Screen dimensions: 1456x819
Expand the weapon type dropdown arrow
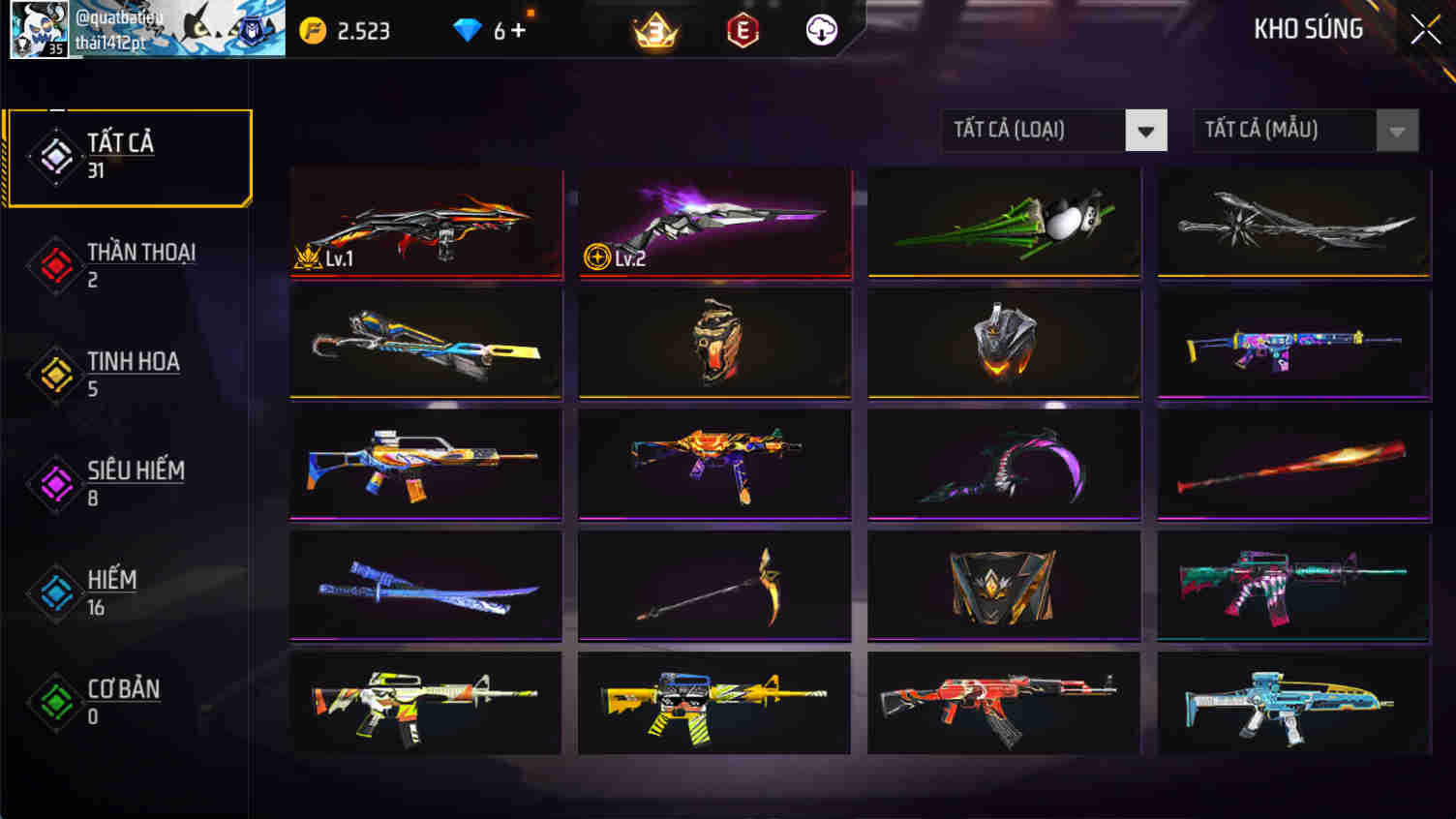coord(1144,130)
